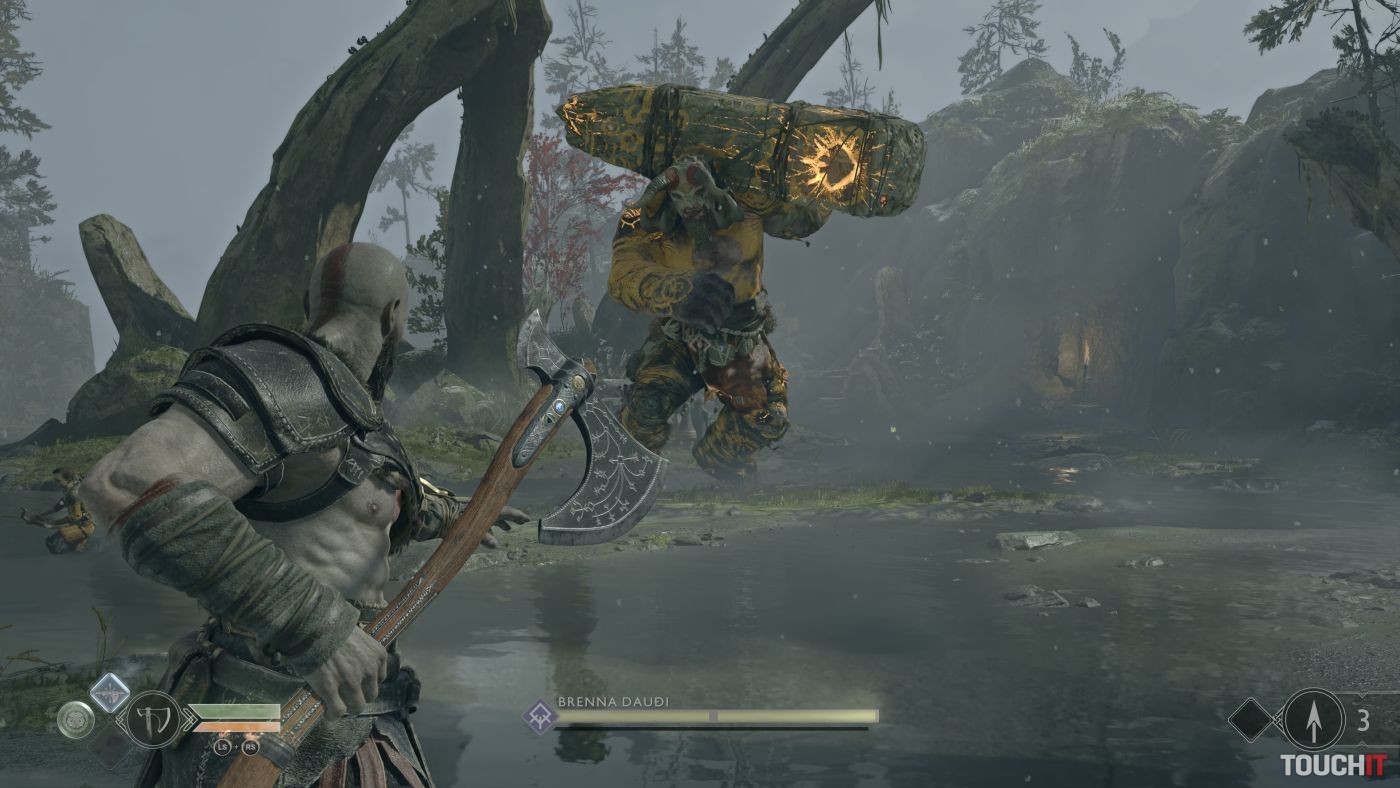The width and height of the screenshot is (1400, 788).
Task: Click the round shield icon
Action: 75,719
